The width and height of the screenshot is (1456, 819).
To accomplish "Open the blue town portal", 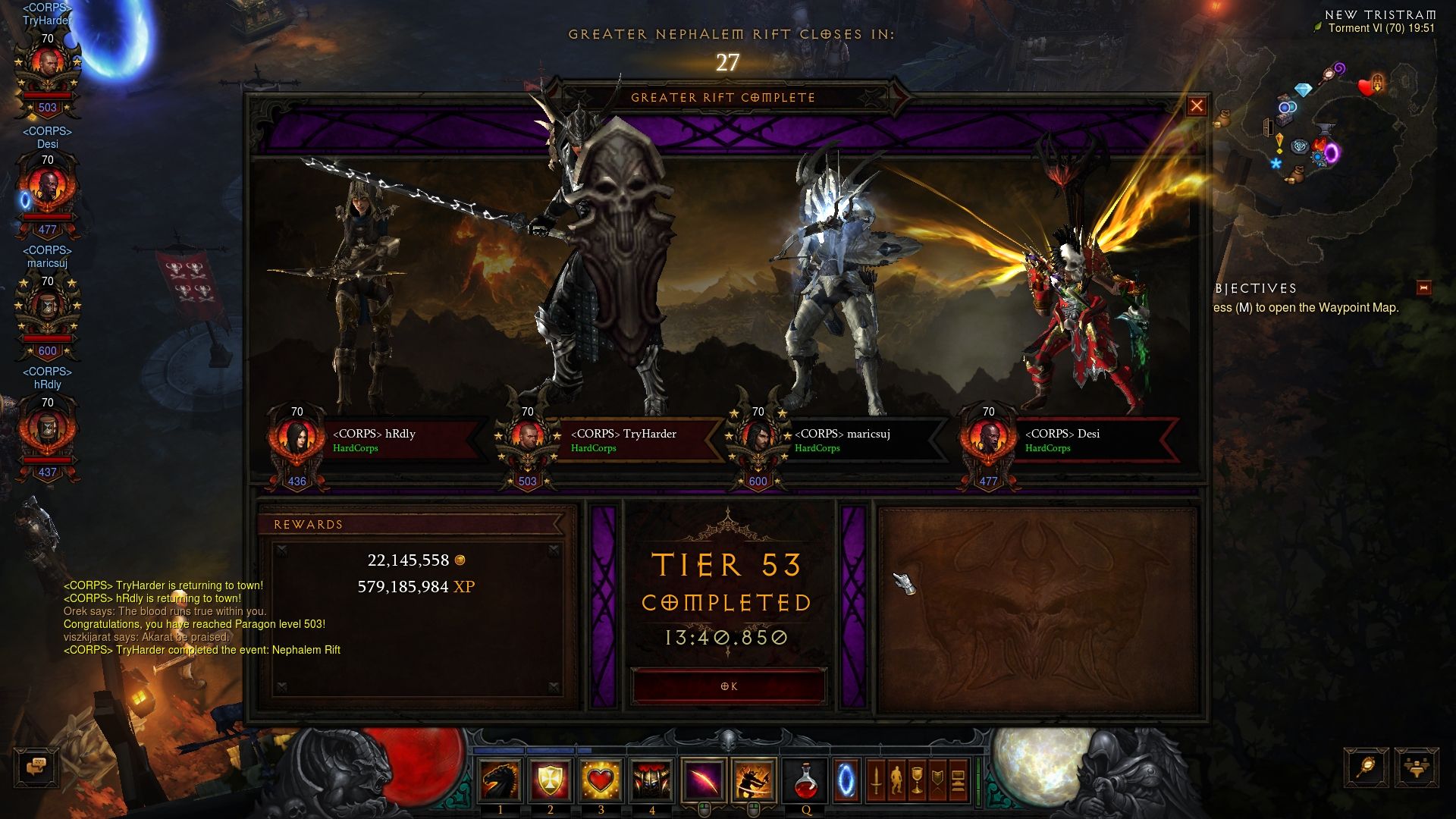I will pyautogui.click(x=846, y=780).
